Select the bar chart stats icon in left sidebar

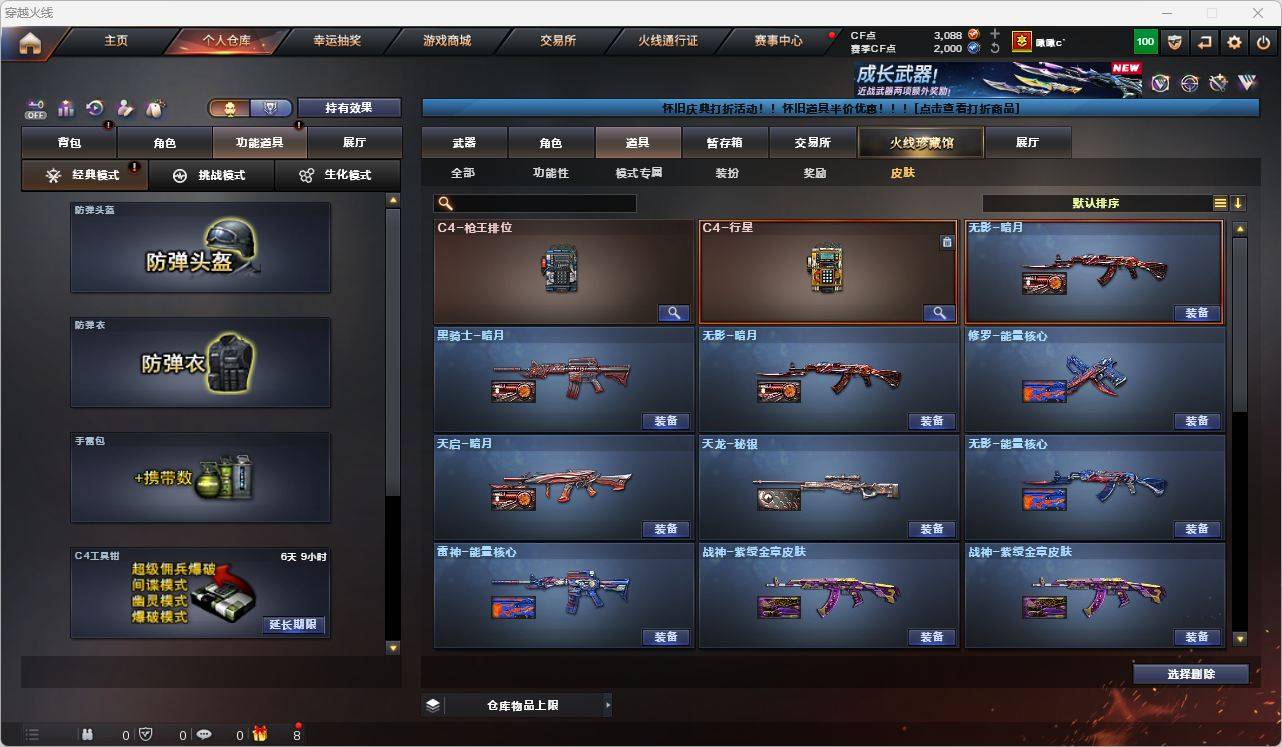(64, 108)
